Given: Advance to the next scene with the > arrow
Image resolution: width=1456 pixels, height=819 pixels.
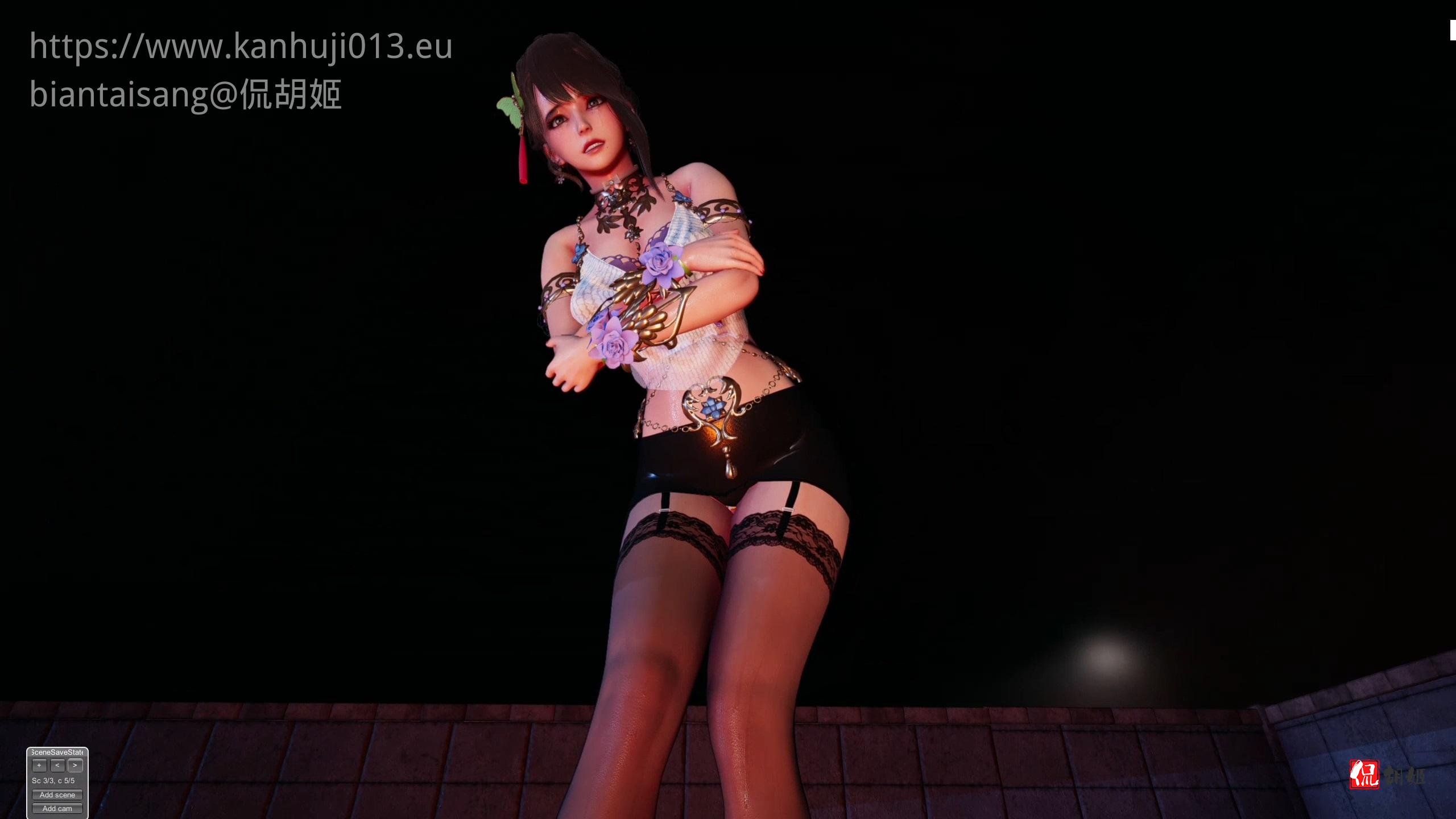Looking at the screenshot, I should coord(75,766).
